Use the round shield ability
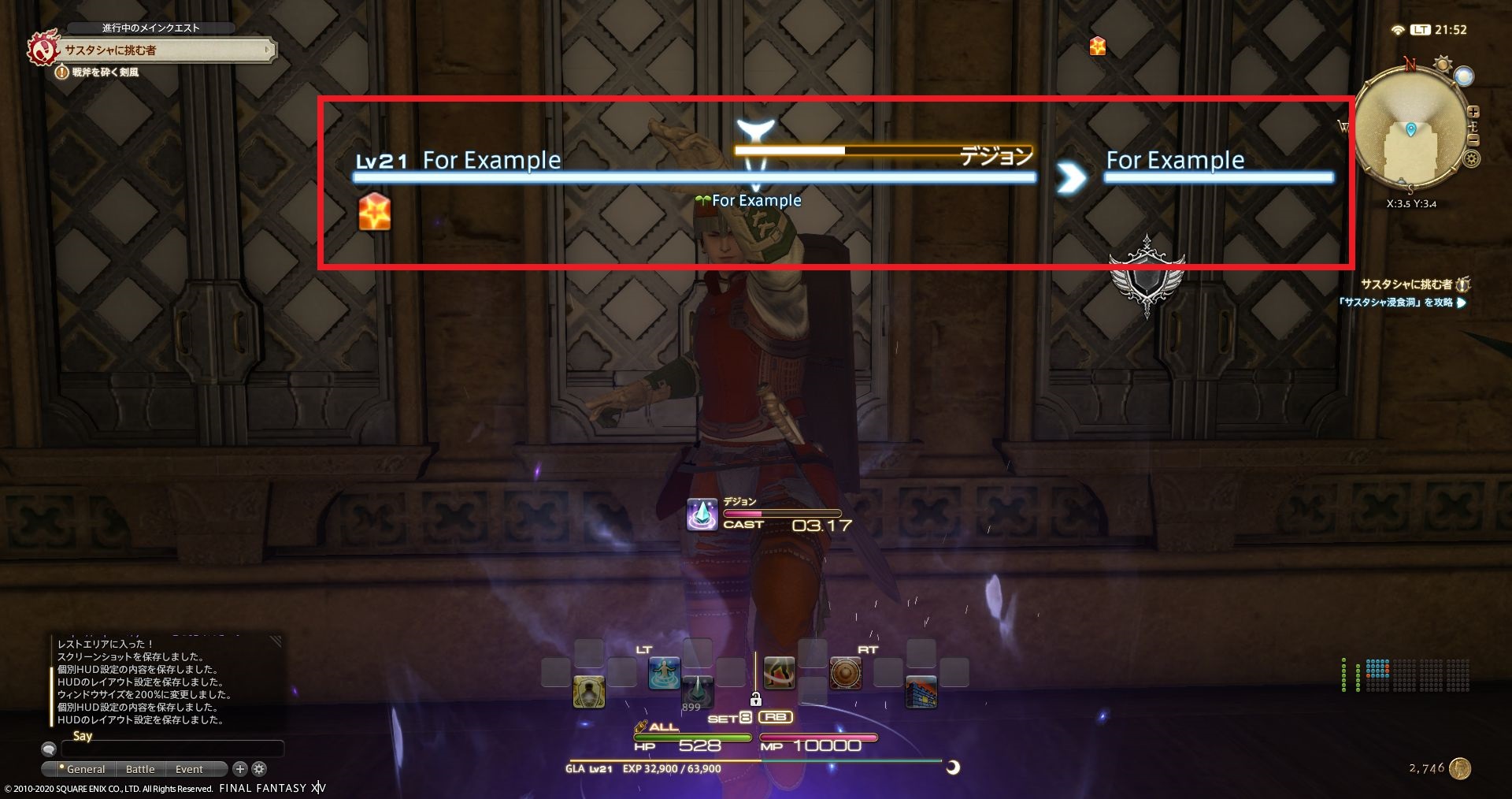Image resolution: width=1512 pixels, height=799 pixels. click(845, 674)
